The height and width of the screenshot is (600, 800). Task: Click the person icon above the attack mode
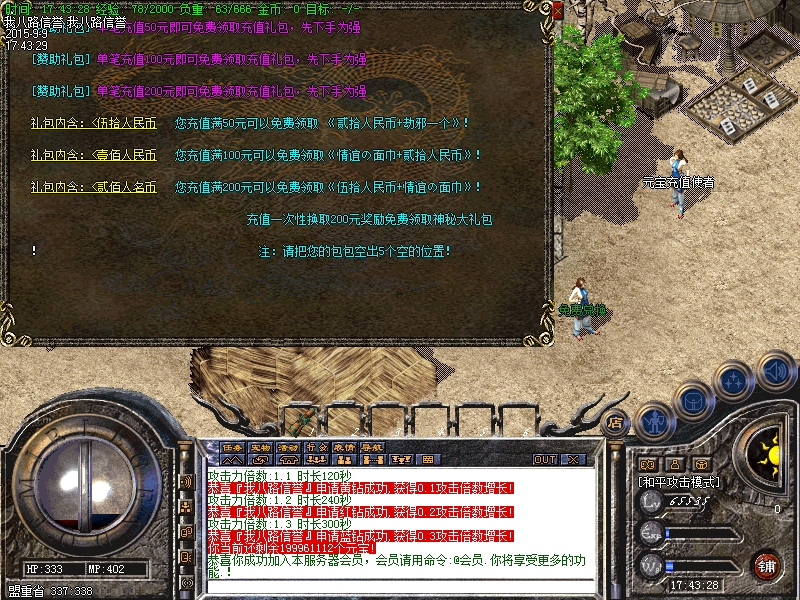674,464
